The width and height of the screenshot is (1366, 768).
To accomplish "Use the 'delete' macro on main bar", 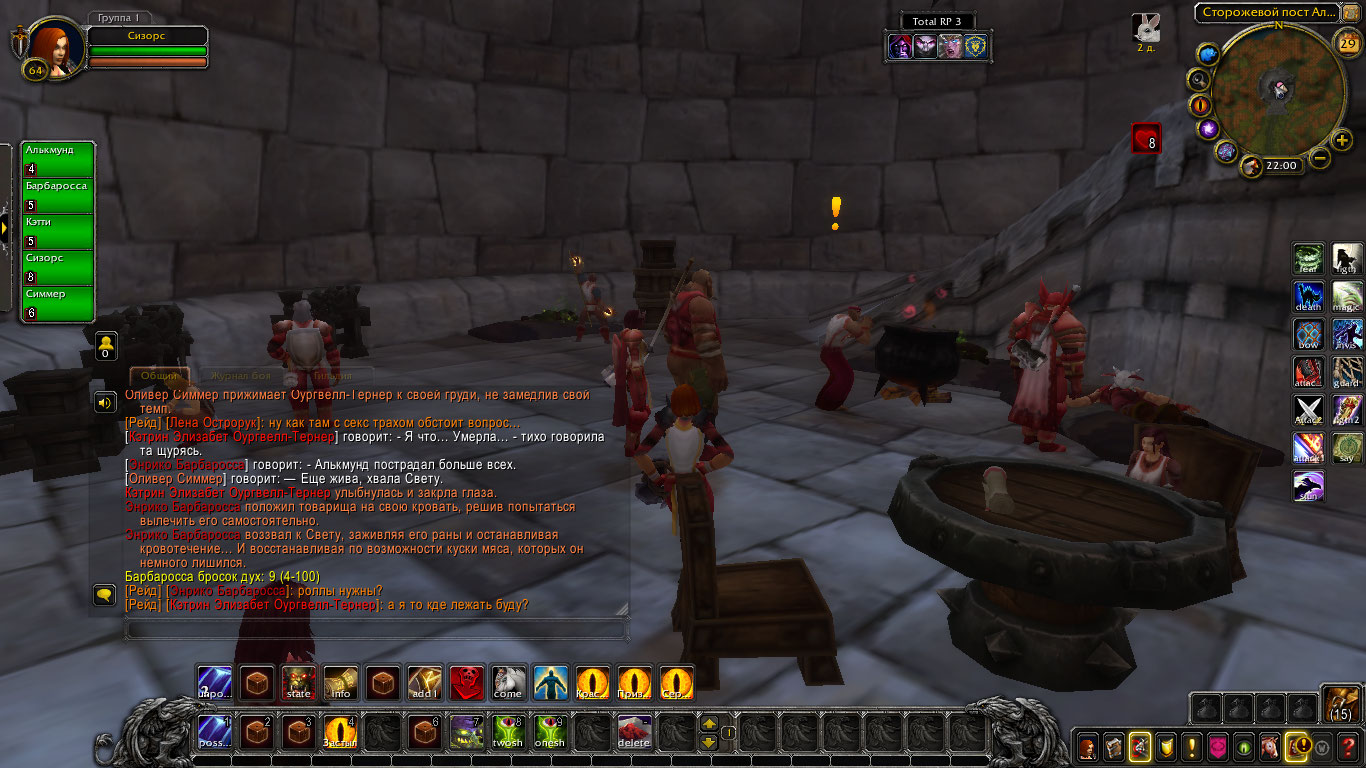I will pyautogui.click(x=634, y=732).
